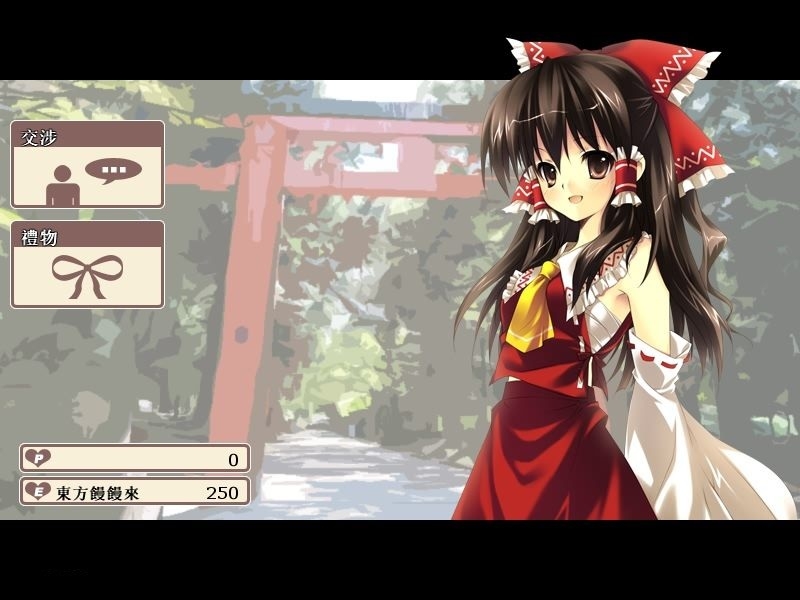The image size is (800, 600).
Task: Choose the 禮物 gift ribbon option
Action: (87, 265)
